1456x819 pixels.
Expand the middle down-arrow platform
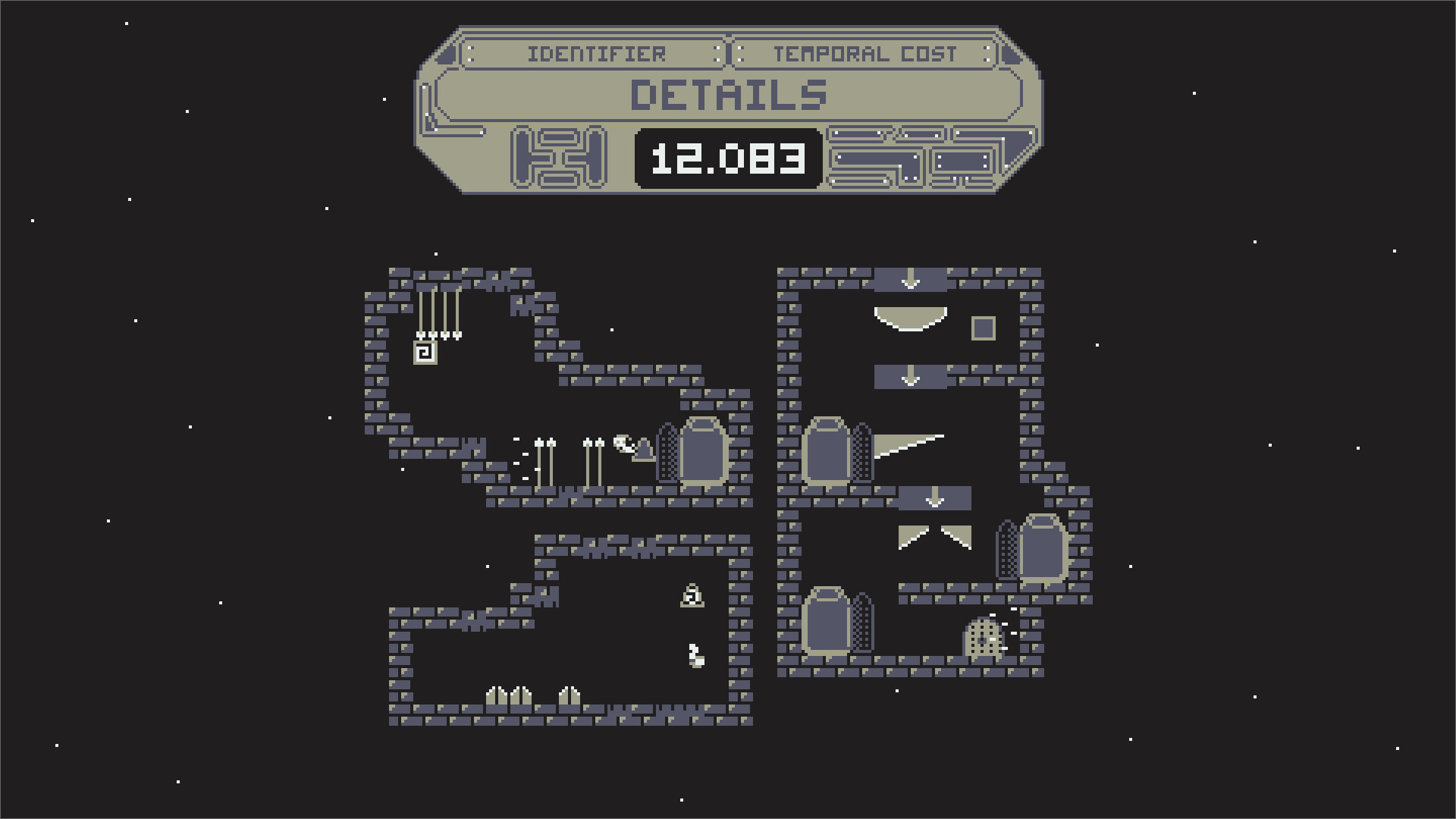(910, 376)
